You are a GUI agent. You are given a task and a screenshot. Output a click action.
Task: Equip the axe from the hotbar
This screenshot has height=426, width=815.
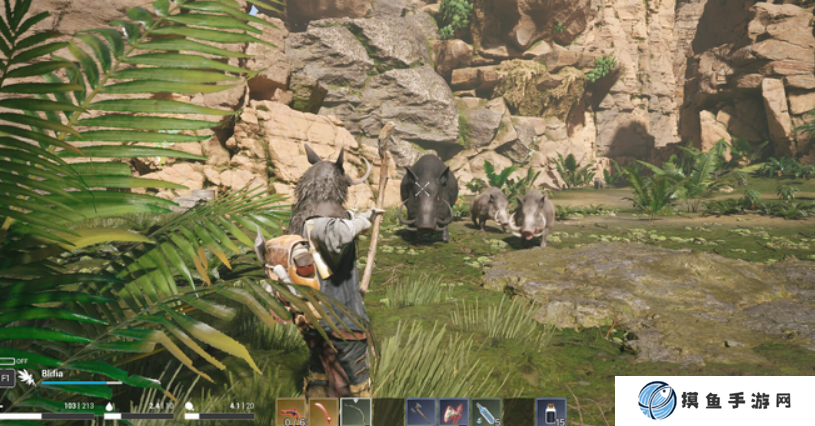point(420,412)
